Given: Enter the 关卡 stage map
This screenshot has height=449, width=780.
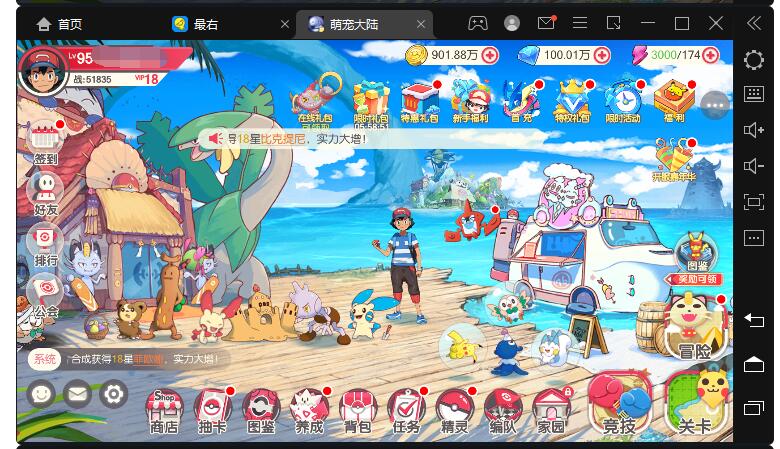Looking at the screenshot, I should [x=695, y=404].
